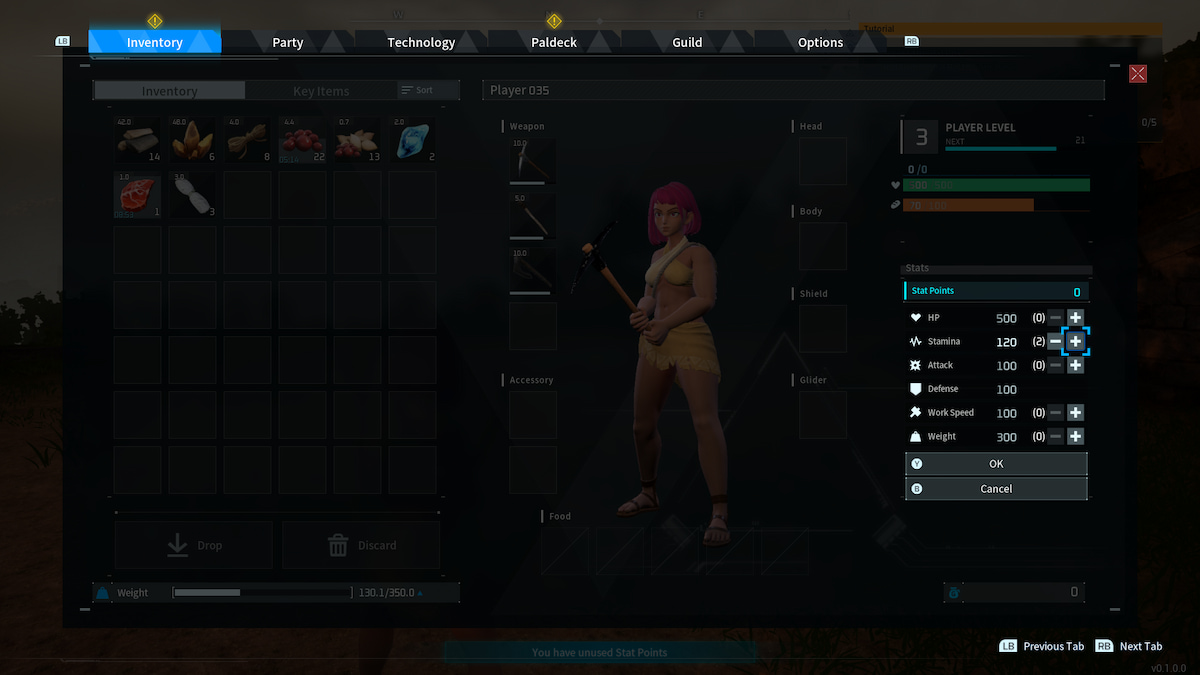This screenshot has width=1200, height=675.
Task: Switch to the Party tab
Action: pos(288,43)
